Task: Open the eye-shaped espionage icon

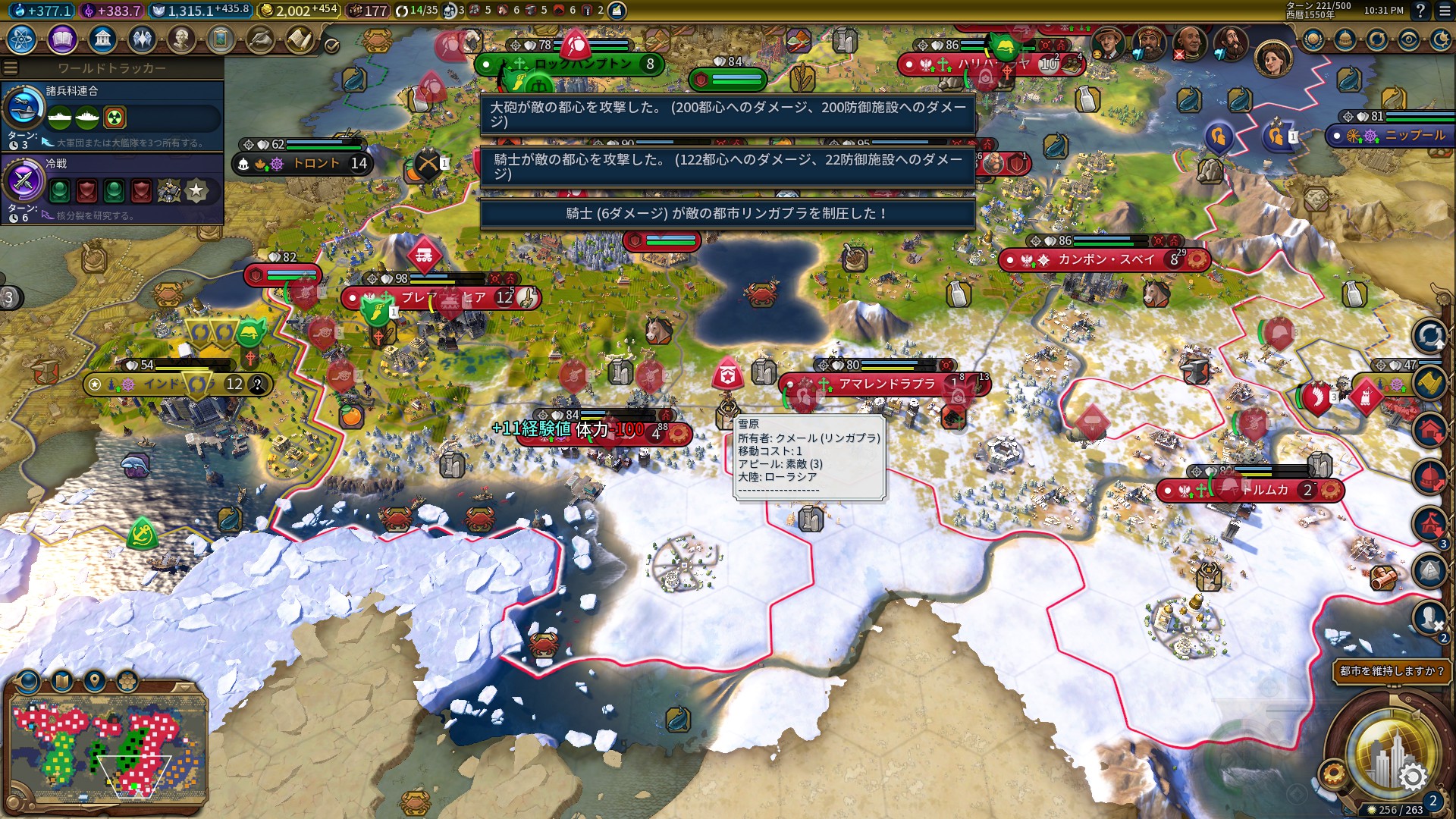Action: tap(1408, 40)
